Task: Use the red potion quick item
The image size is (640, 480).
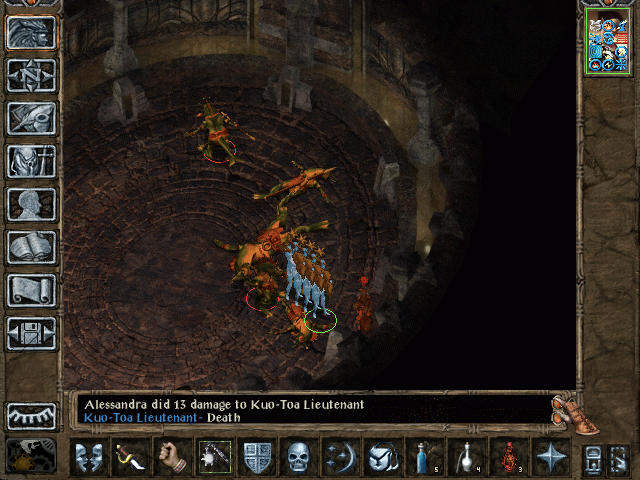Action: pyautogui.click(x=508, y=457)
